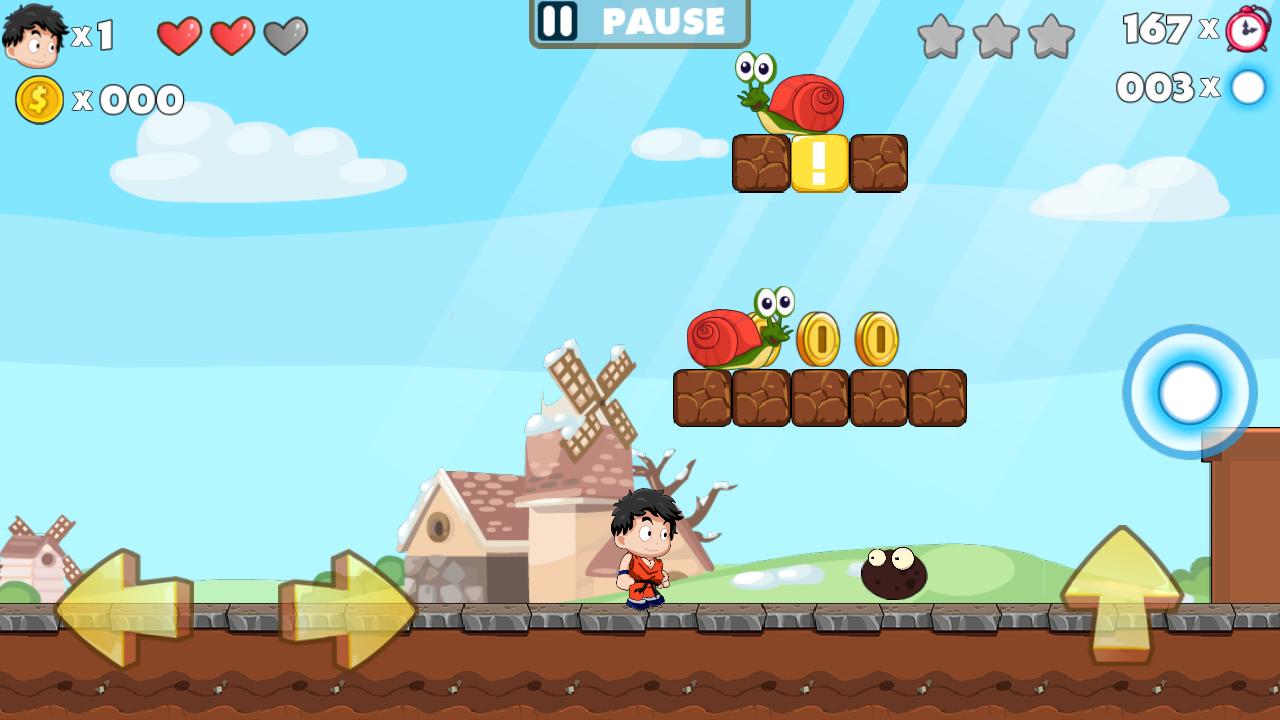Tap the circular action joystick button
This screenshot has width=1280, height=720.
[x=1189, y=392]
